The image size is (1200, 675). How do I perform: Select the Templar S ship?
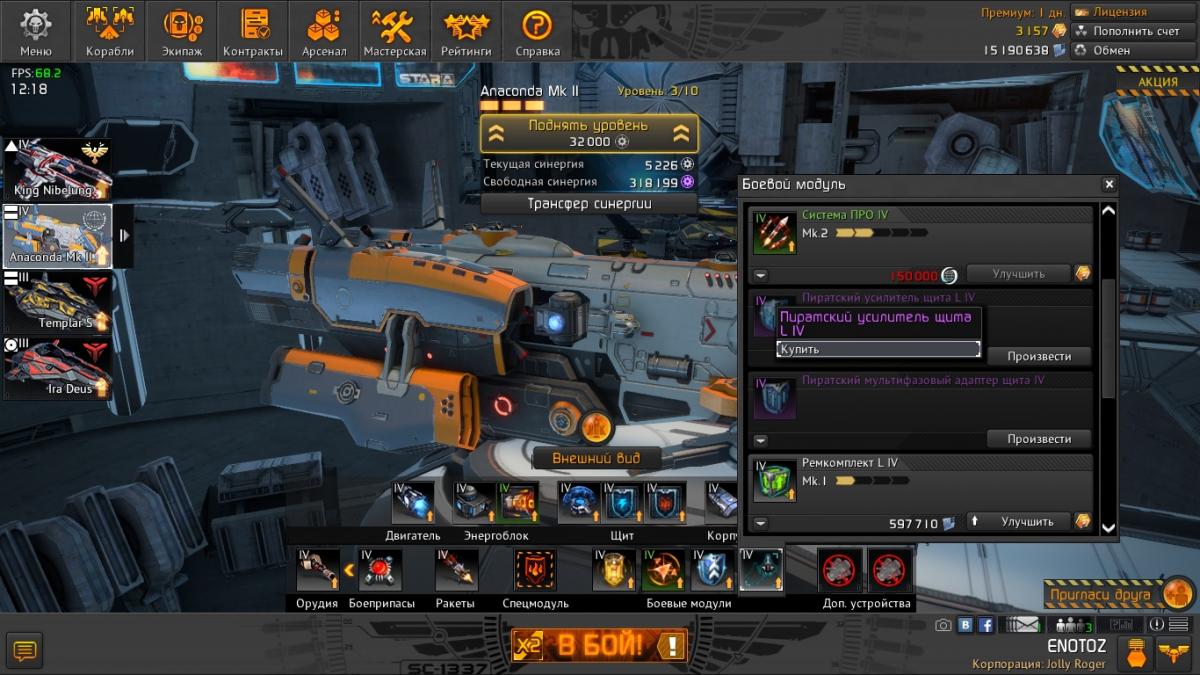57,301
